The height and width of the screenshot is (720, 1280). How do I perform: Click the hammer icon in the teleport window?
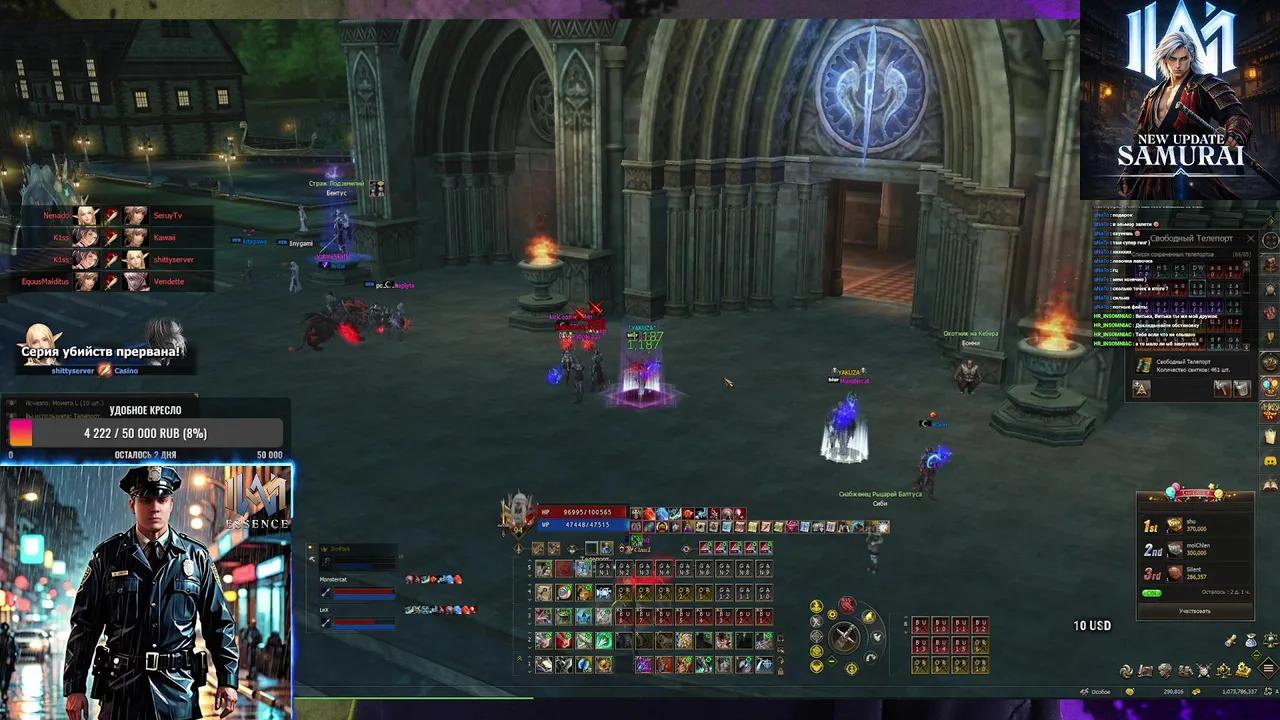(1222, 389)
